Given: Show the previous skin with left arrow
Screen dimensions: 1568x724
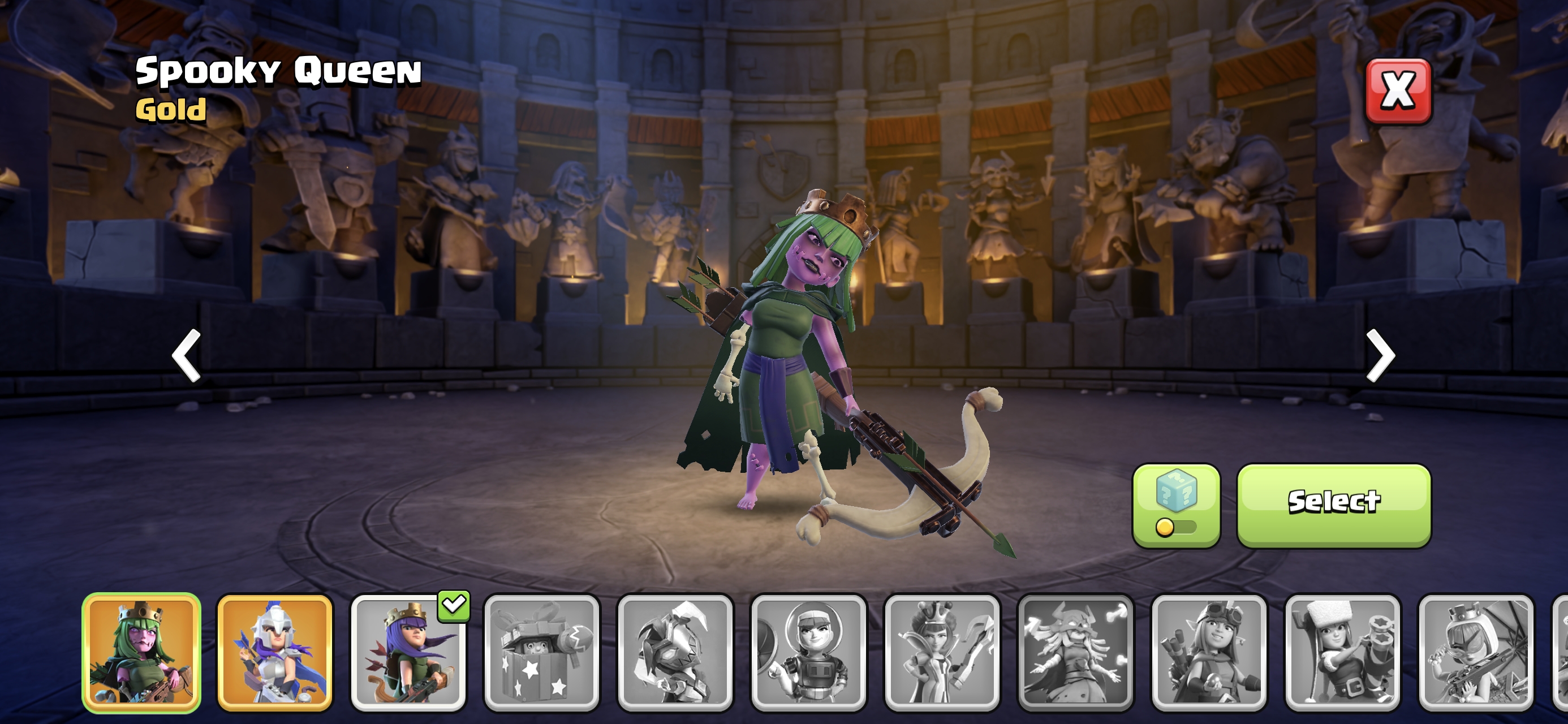Looking at the screenshot, I should 186,356.
